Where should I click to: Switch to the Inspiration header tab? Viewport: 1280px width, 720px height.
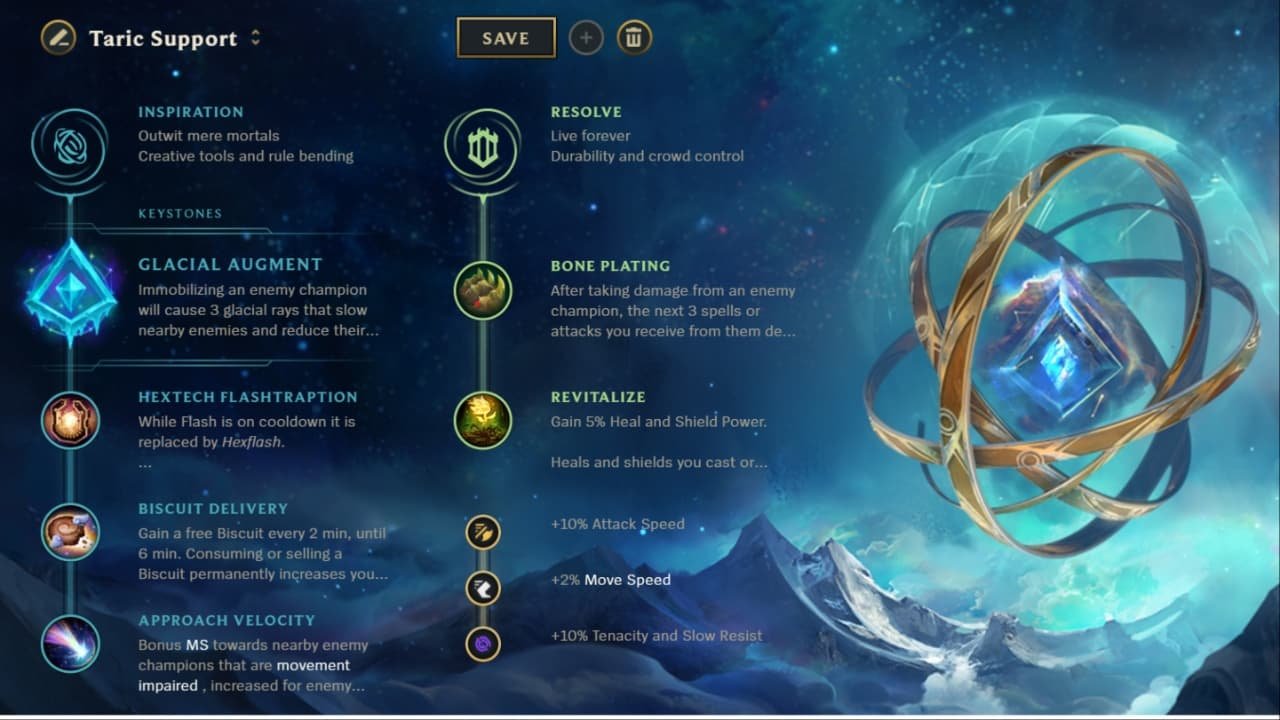[191, 112]
